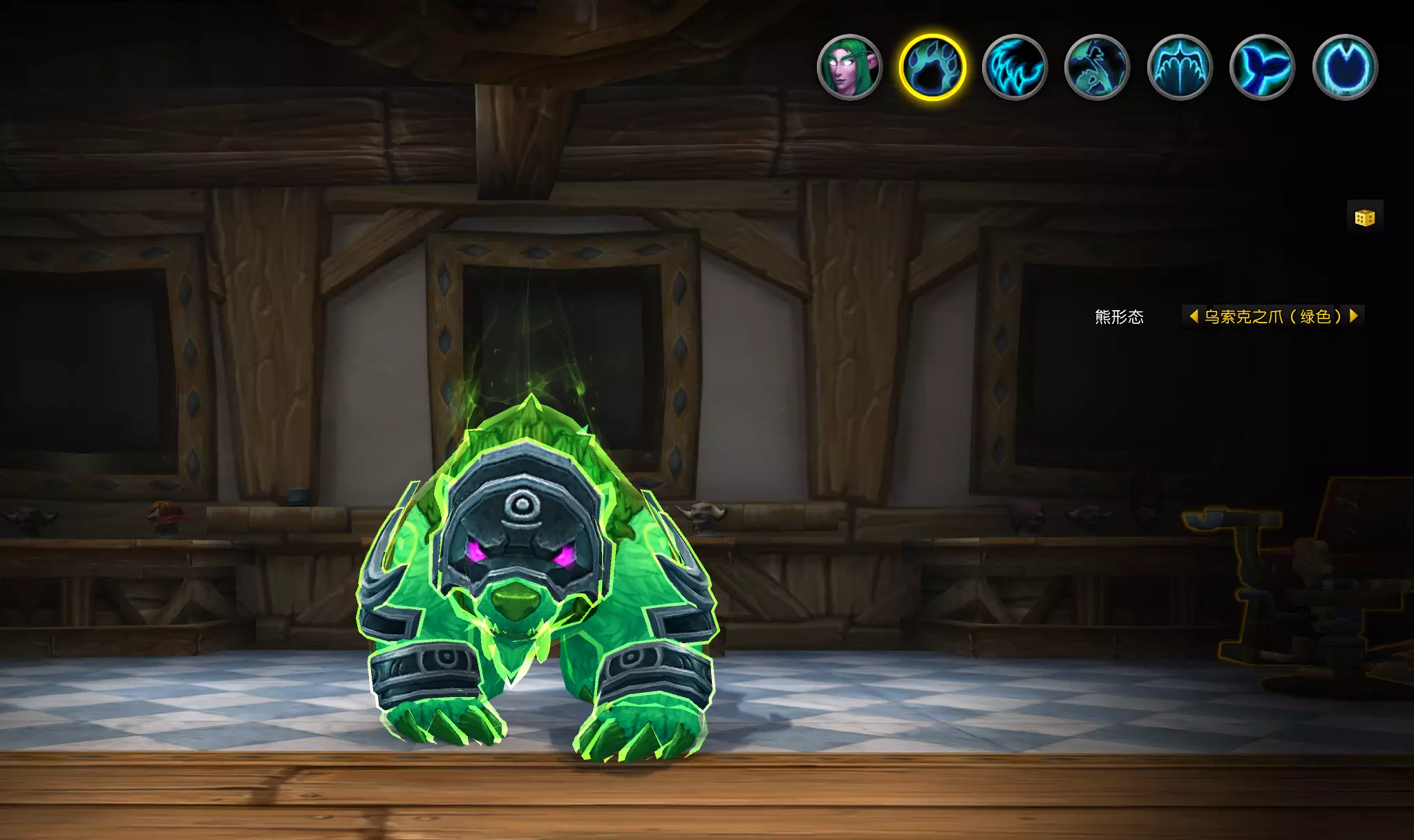The image size is (1414, 840).
Task: Switch to the aquatic fin-tail form
Action: 1262,68
